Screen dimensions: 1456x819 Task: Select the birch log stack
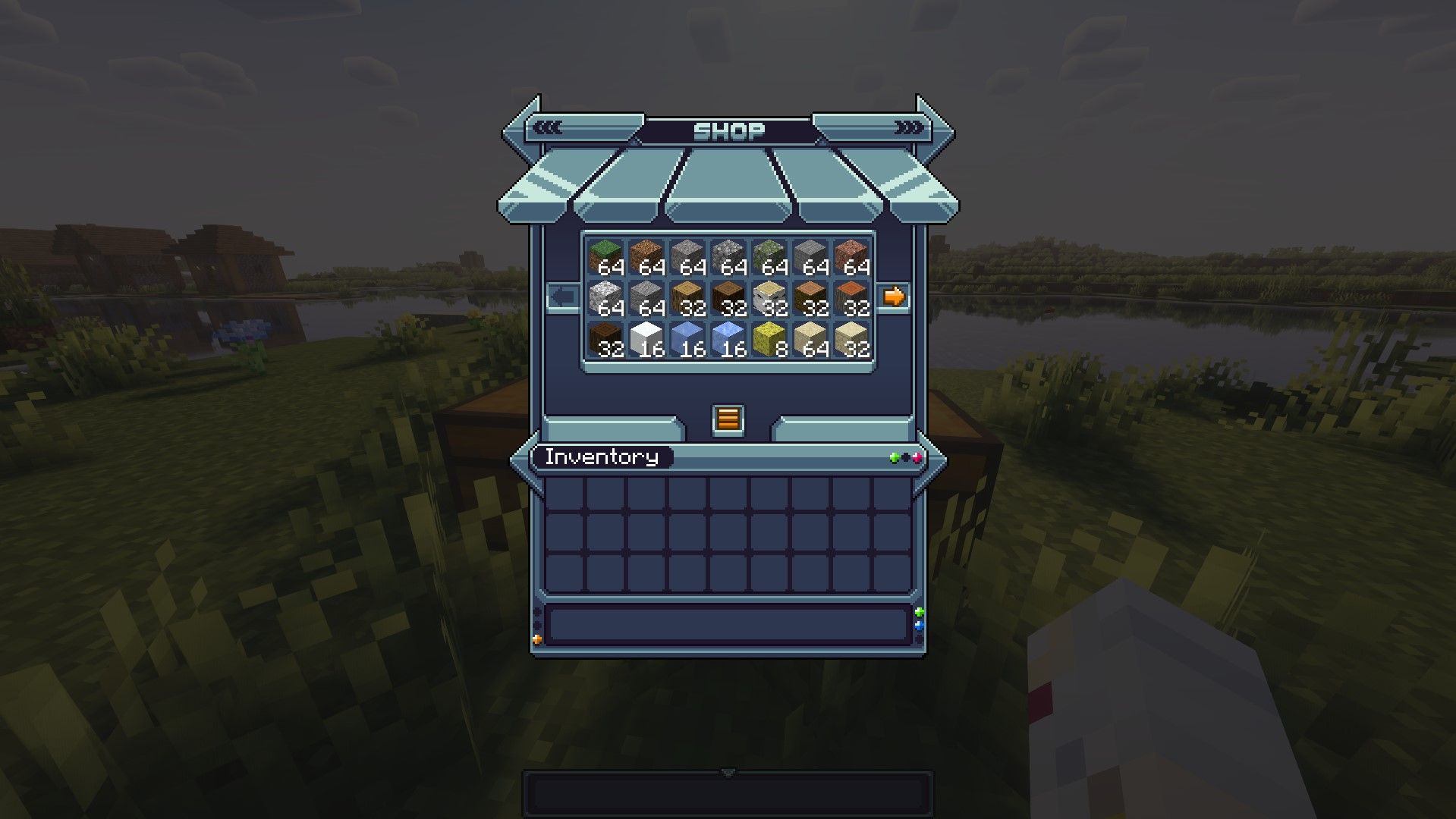pyautogui.click(x=769, y=298)
